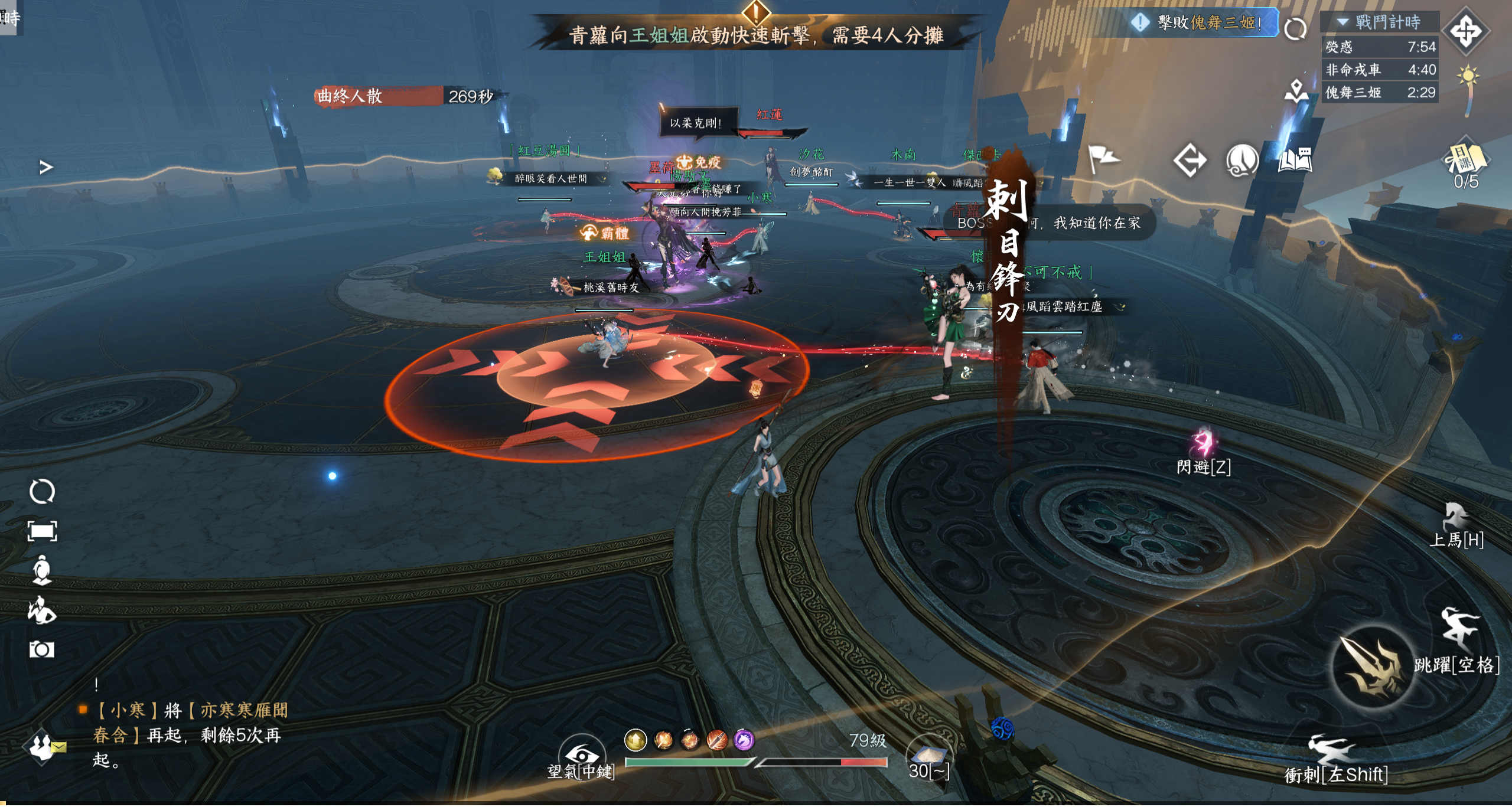Image resolution: width=1512 pixels, height=807 pixels.
Task: Toggle the 望氣 eye vision skill
Action: click(582, 754)
